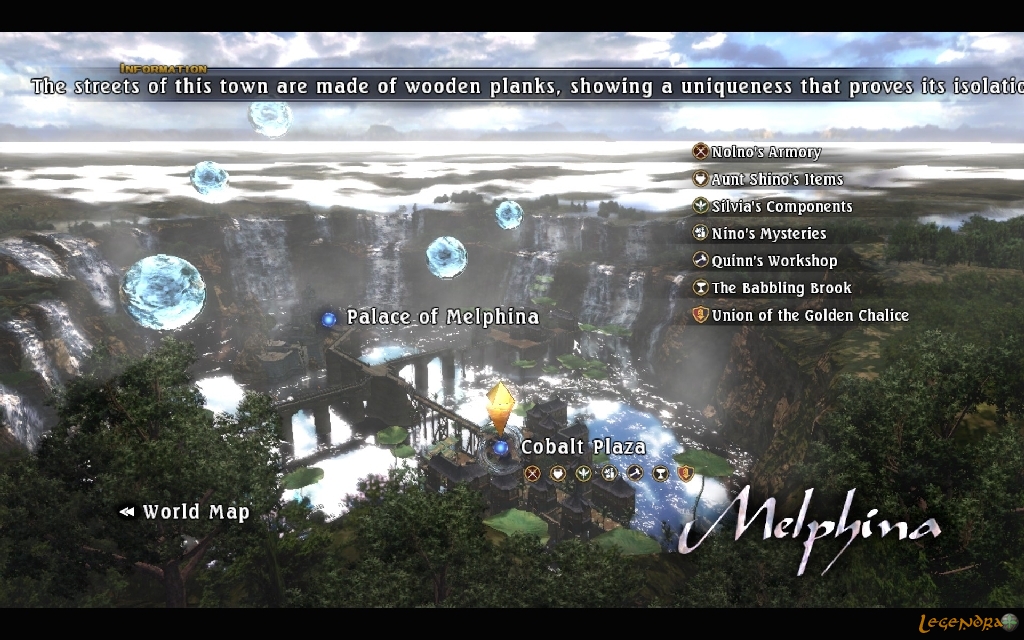Choose Quinn's Workshop entry

(774, 260)
